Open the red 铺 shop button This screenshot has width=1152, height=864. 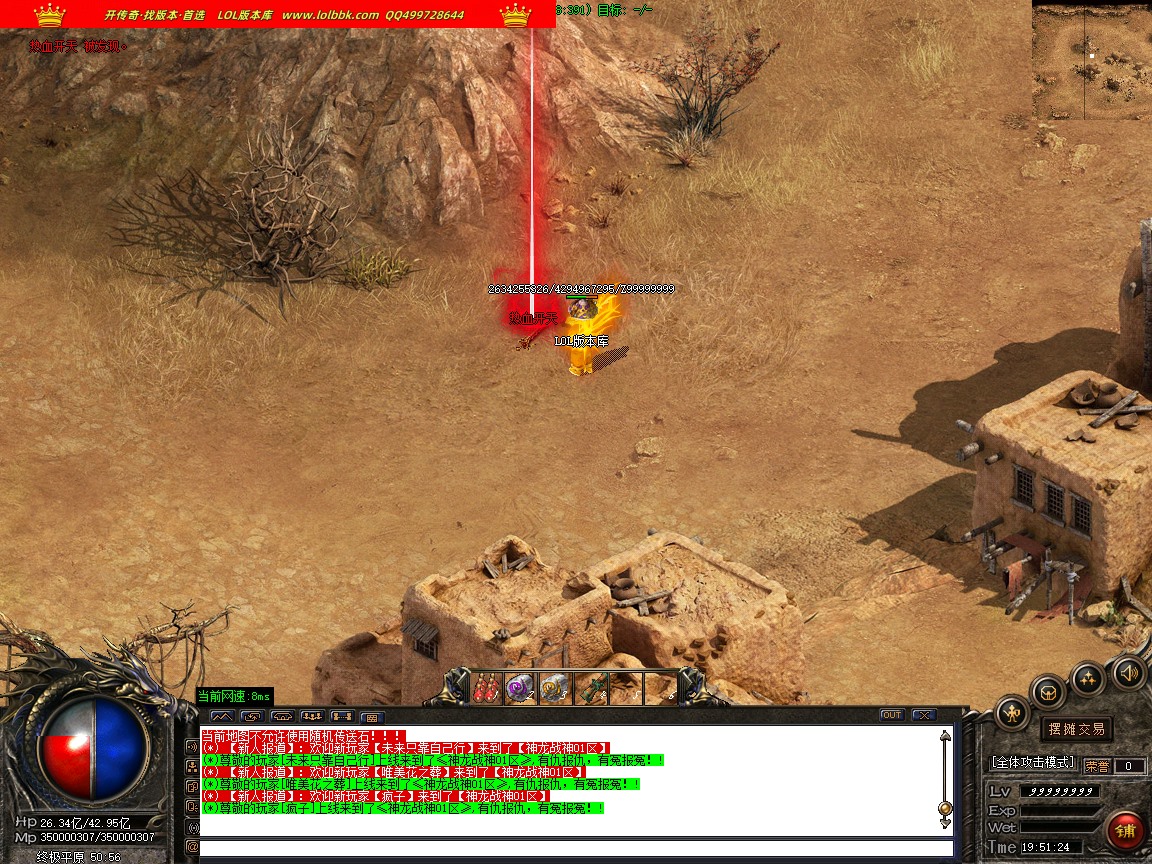pos(1125,831)
